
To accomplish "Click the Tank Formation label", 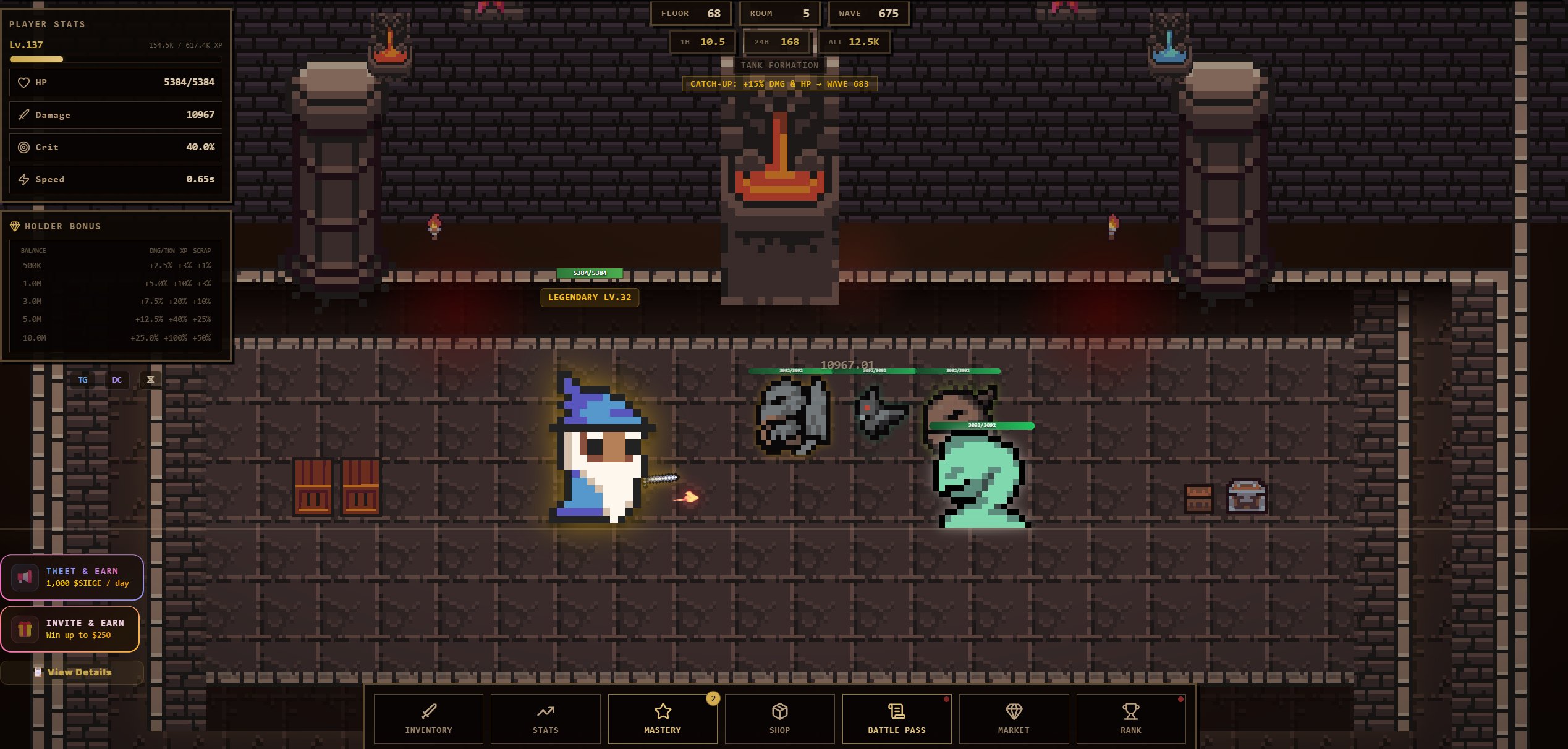I will (779, 65).
